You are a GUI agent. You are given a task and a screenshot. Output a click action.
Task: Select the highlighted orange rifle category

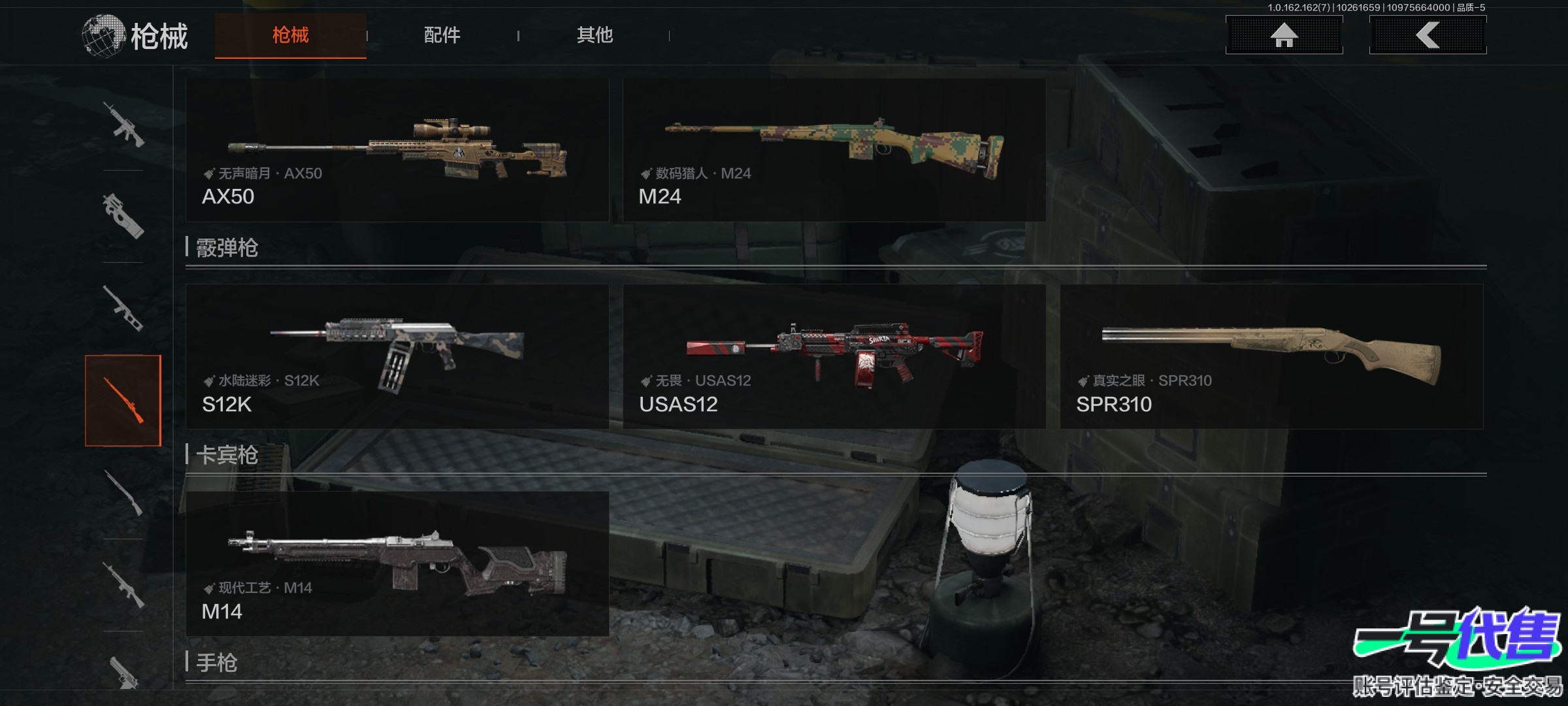click(x=123, y=401)
